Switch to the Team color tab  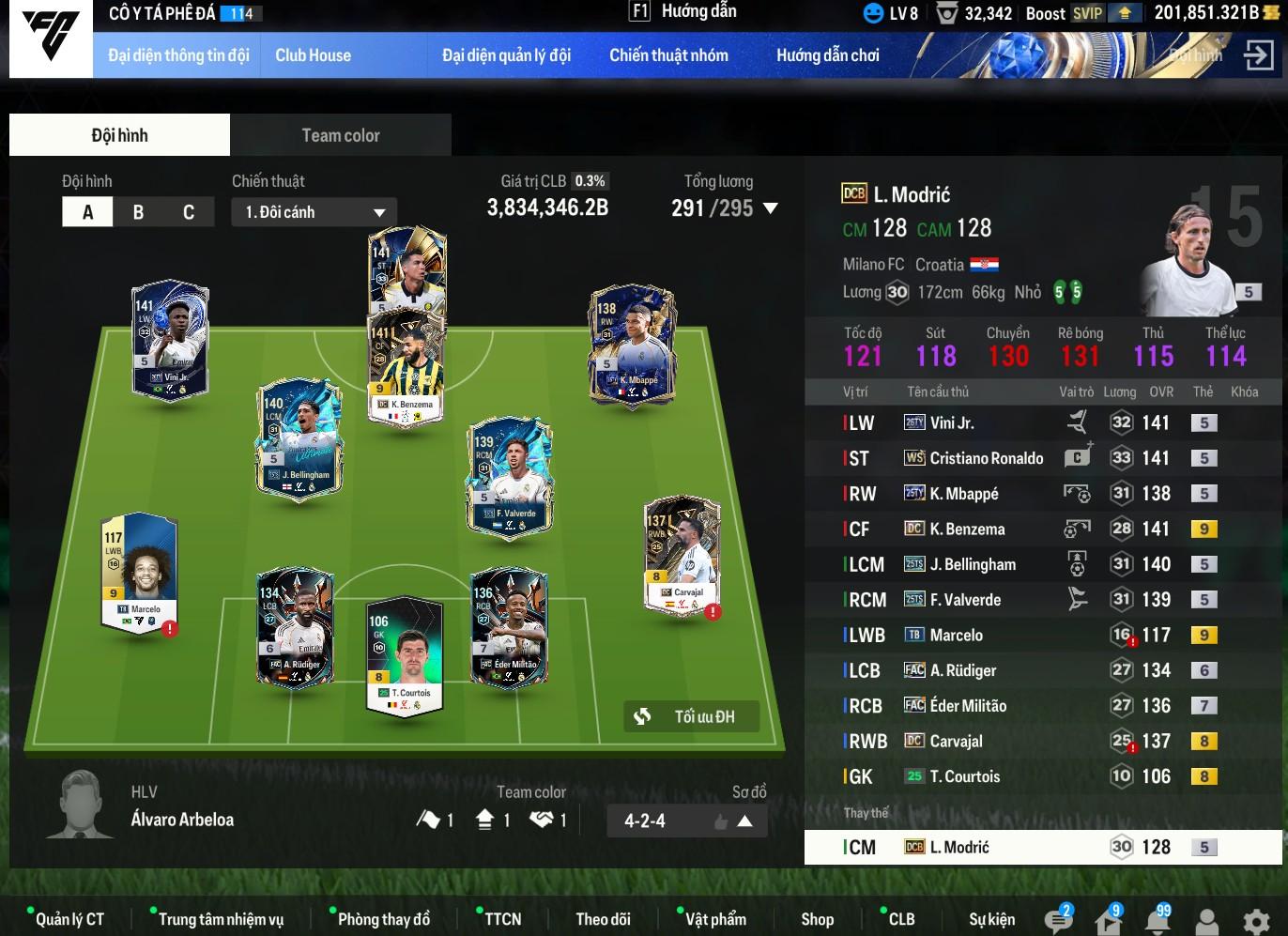tap(340, 135)
